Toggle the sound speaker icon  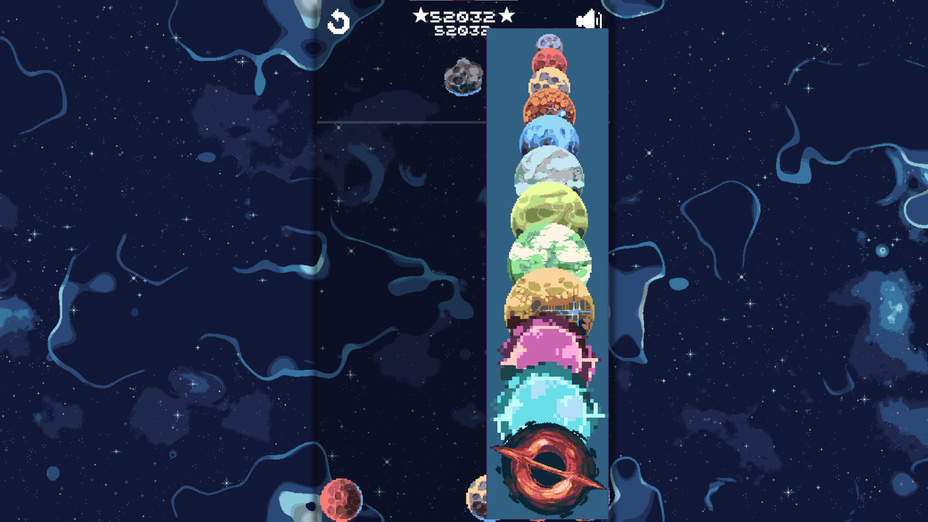[589, 19]
